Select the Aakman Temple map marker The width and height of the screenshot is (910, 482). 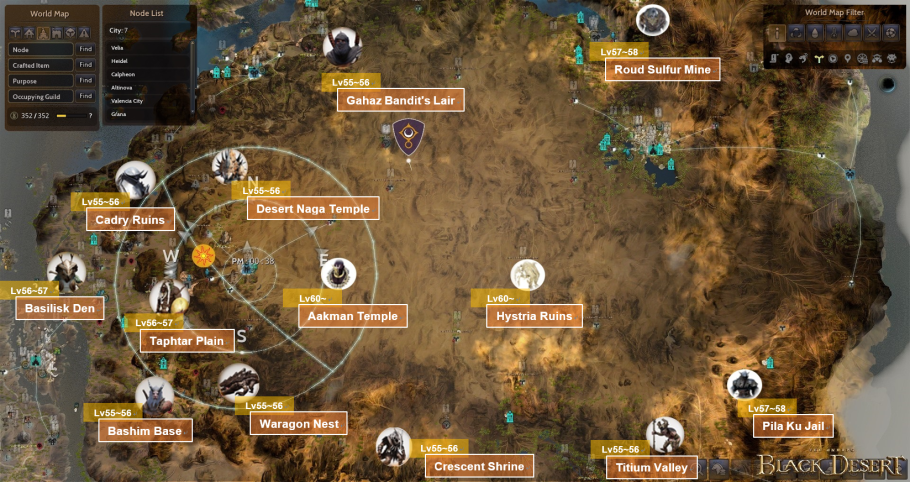[x=339, y=274]
